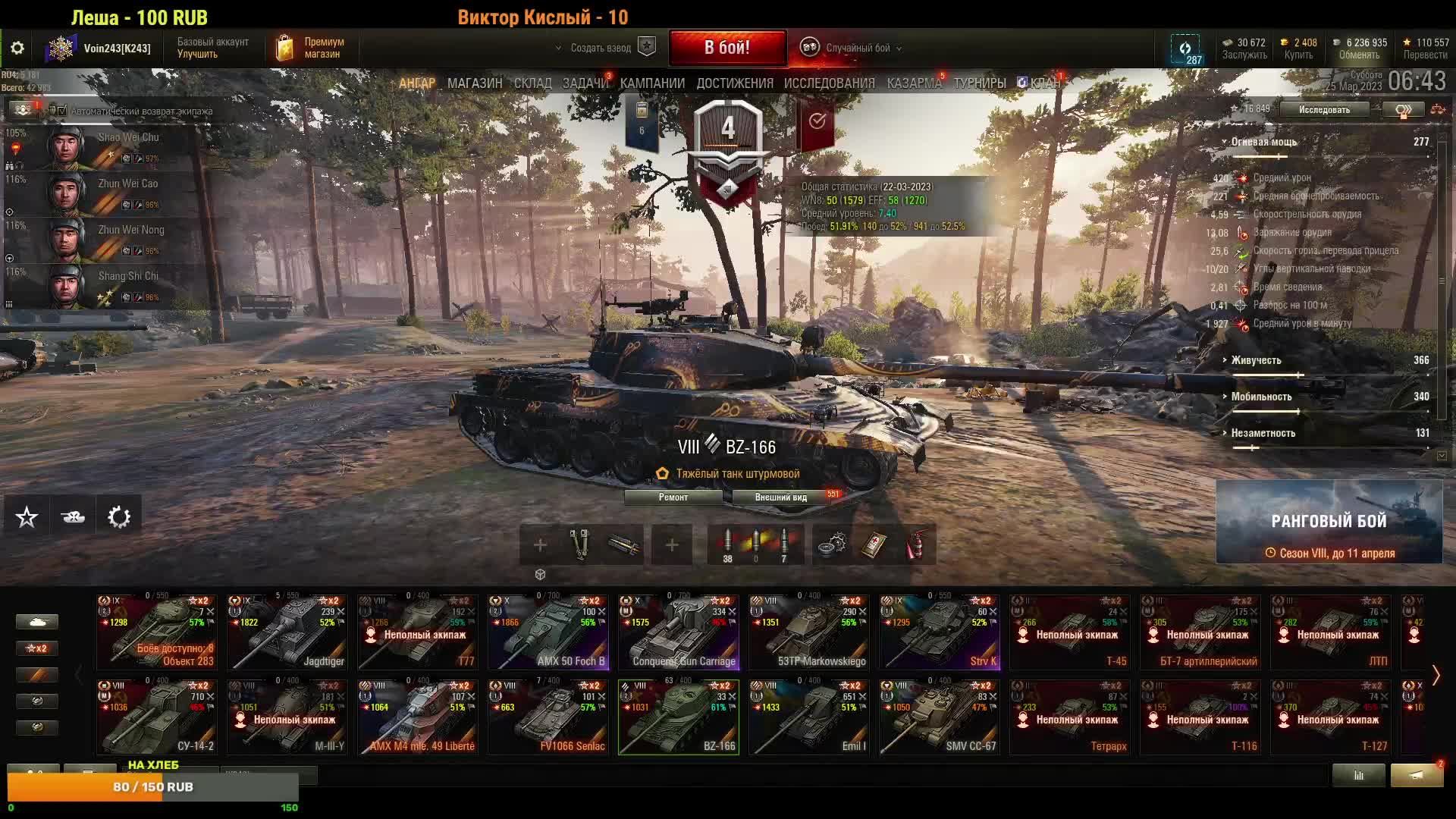Click the Ремонт button

(x=673, y=497)
